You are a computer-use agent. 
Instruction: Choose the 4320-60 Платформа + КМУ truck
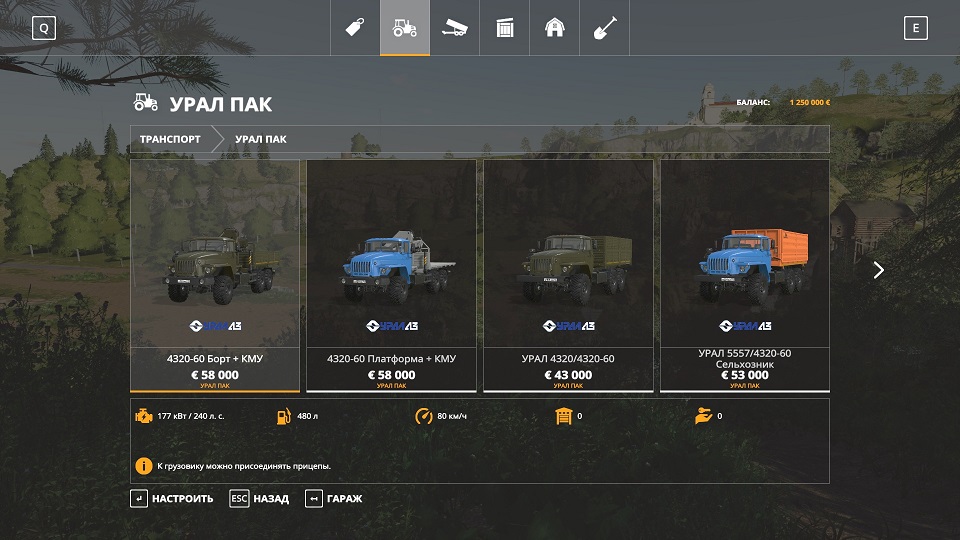(x=391, y=275)
